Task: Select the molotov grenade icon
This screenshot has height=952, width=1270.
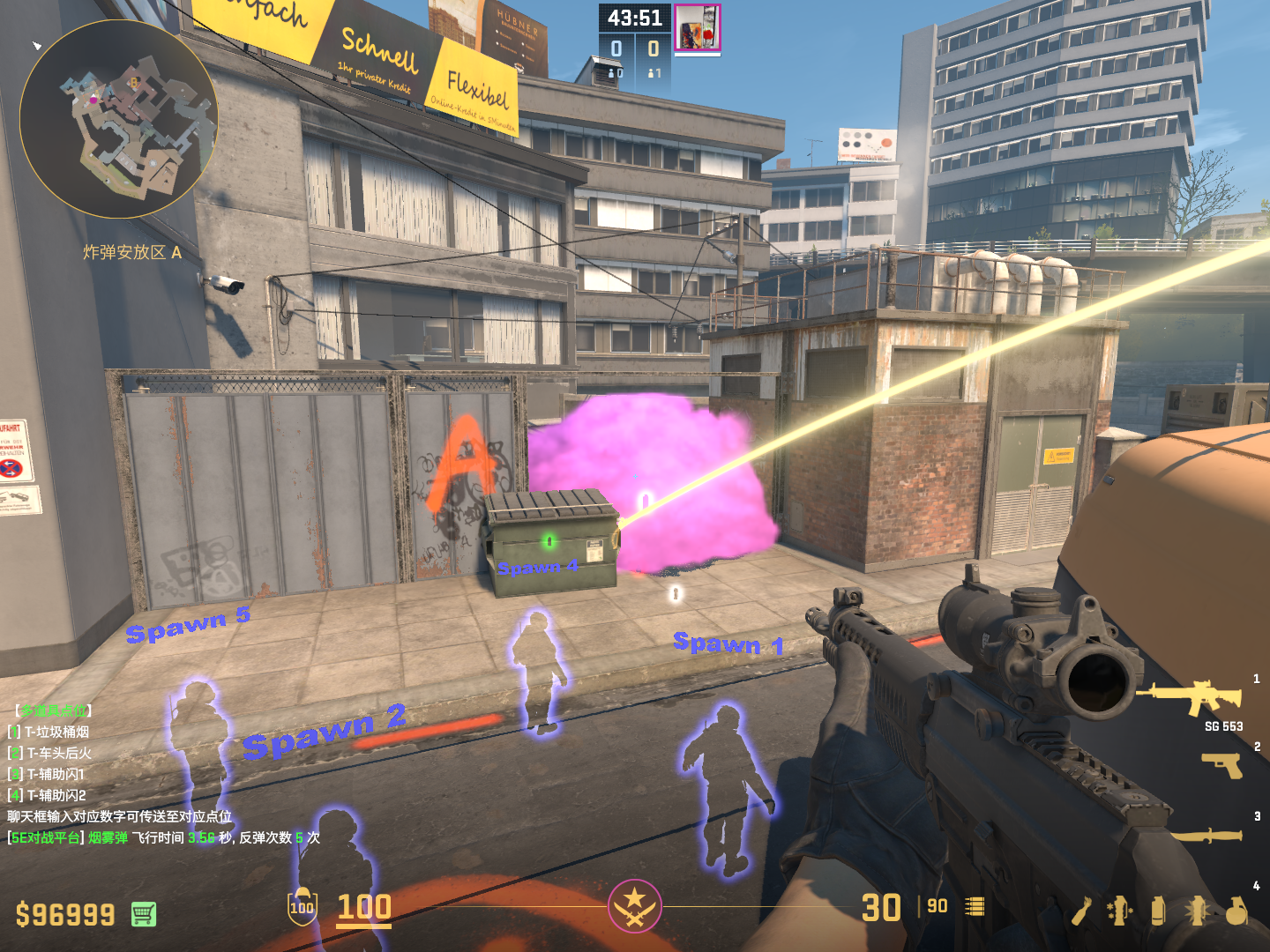Action: pos(1082,911)
